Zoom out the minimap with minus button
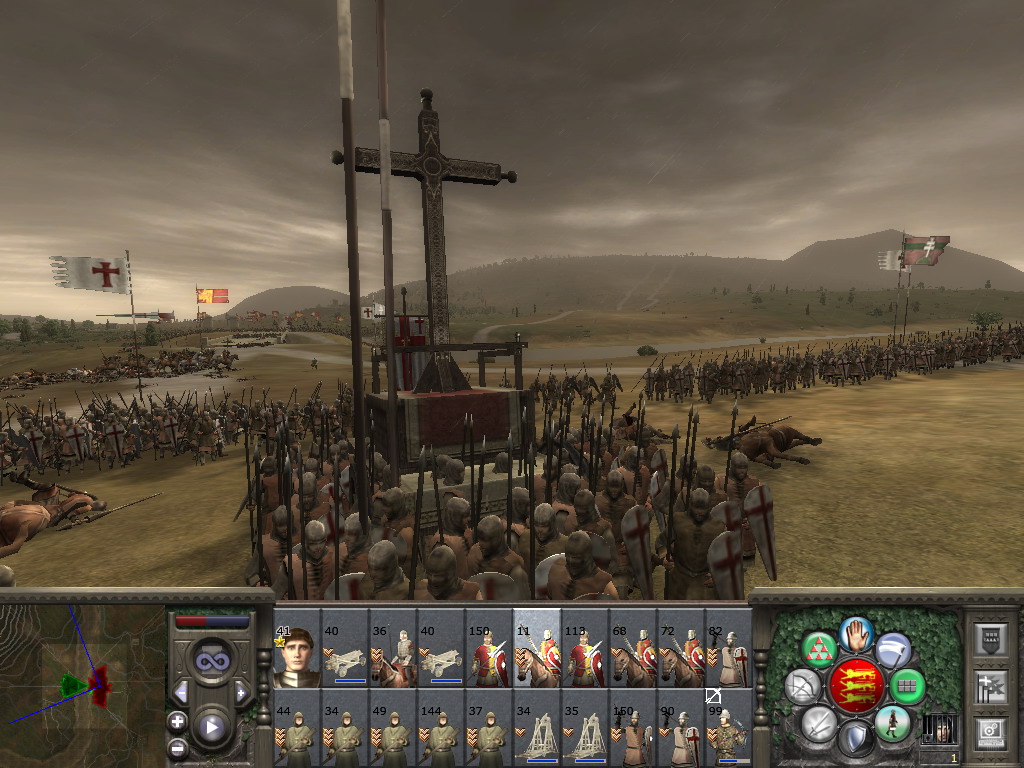This screenshot has height=768, width=1024. (177, 746)
